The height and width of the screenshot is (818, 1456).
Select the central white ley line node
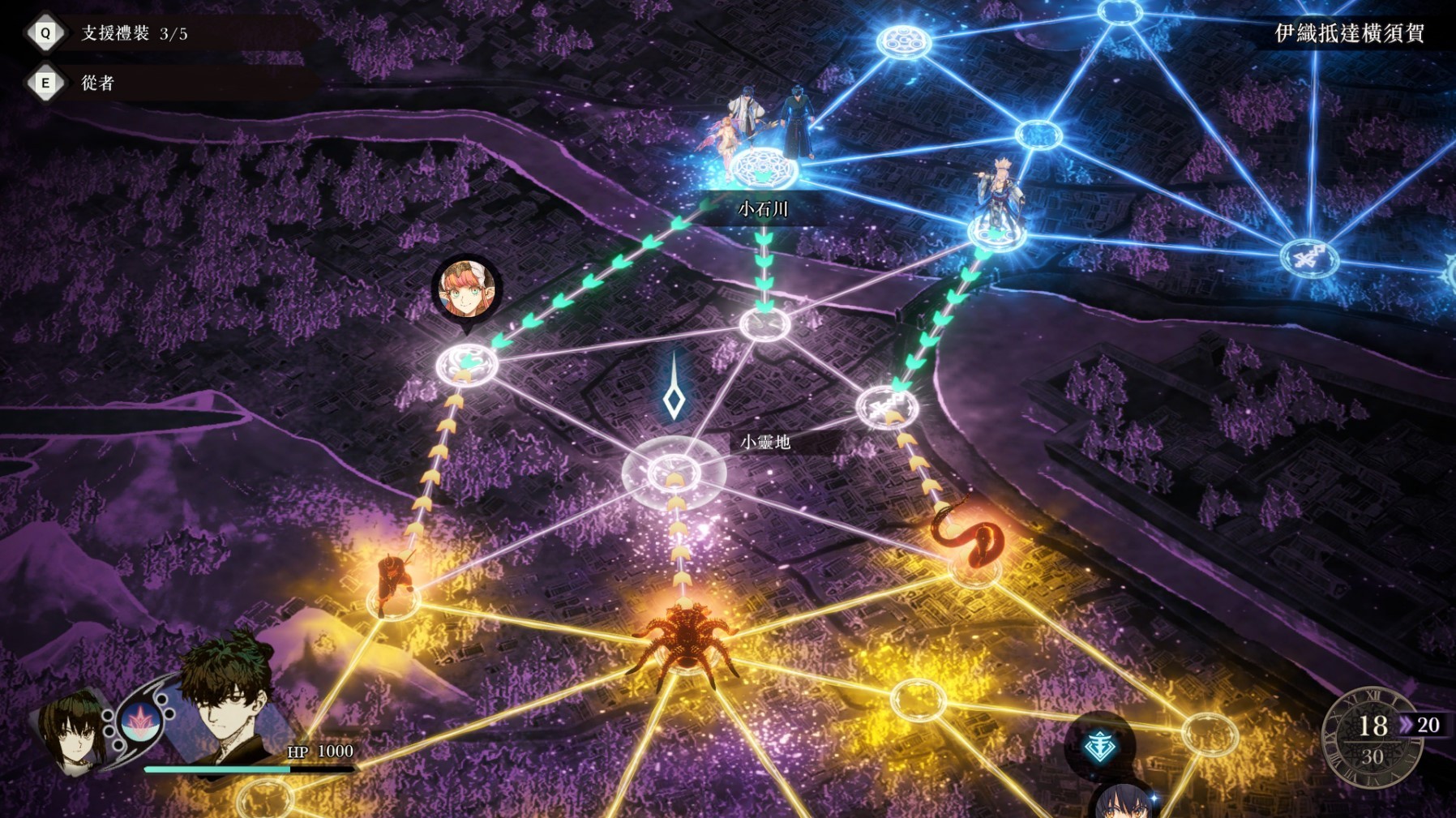pos(672,474)
